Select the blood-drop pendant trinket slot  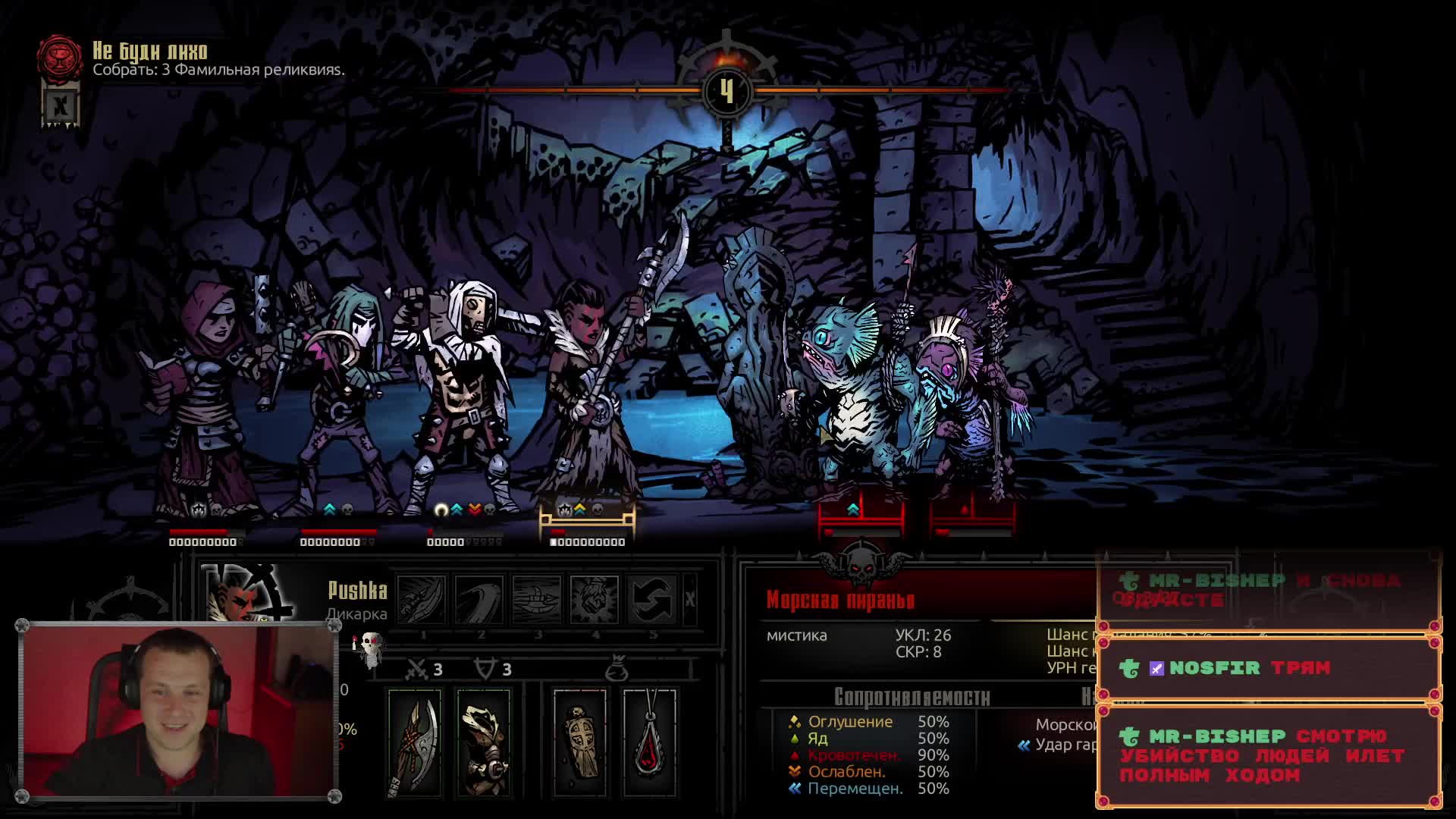pos(650,743)
